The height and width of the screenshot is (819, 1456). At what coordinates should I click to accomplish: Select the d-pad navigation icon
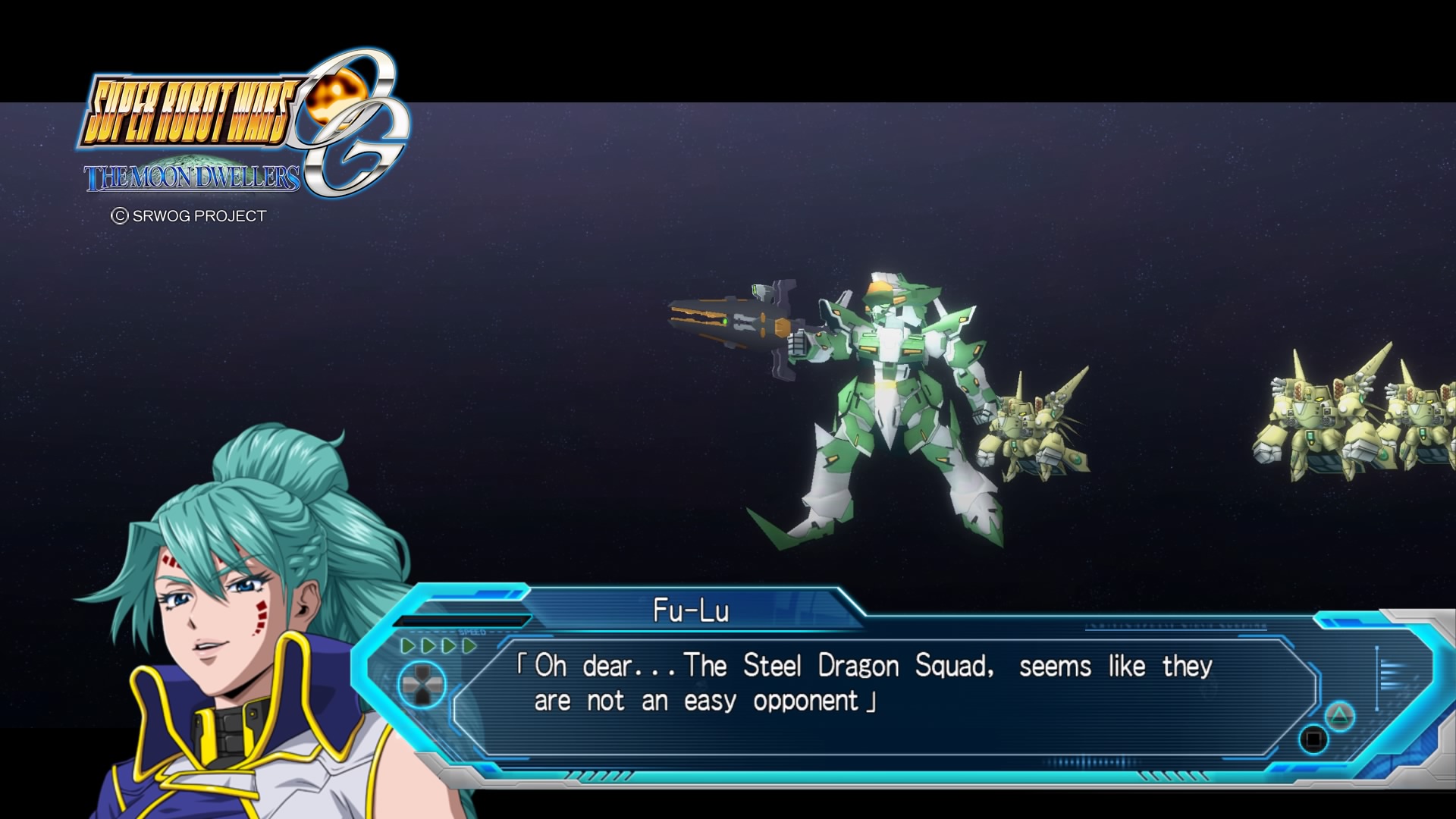(x=422, y=686)
